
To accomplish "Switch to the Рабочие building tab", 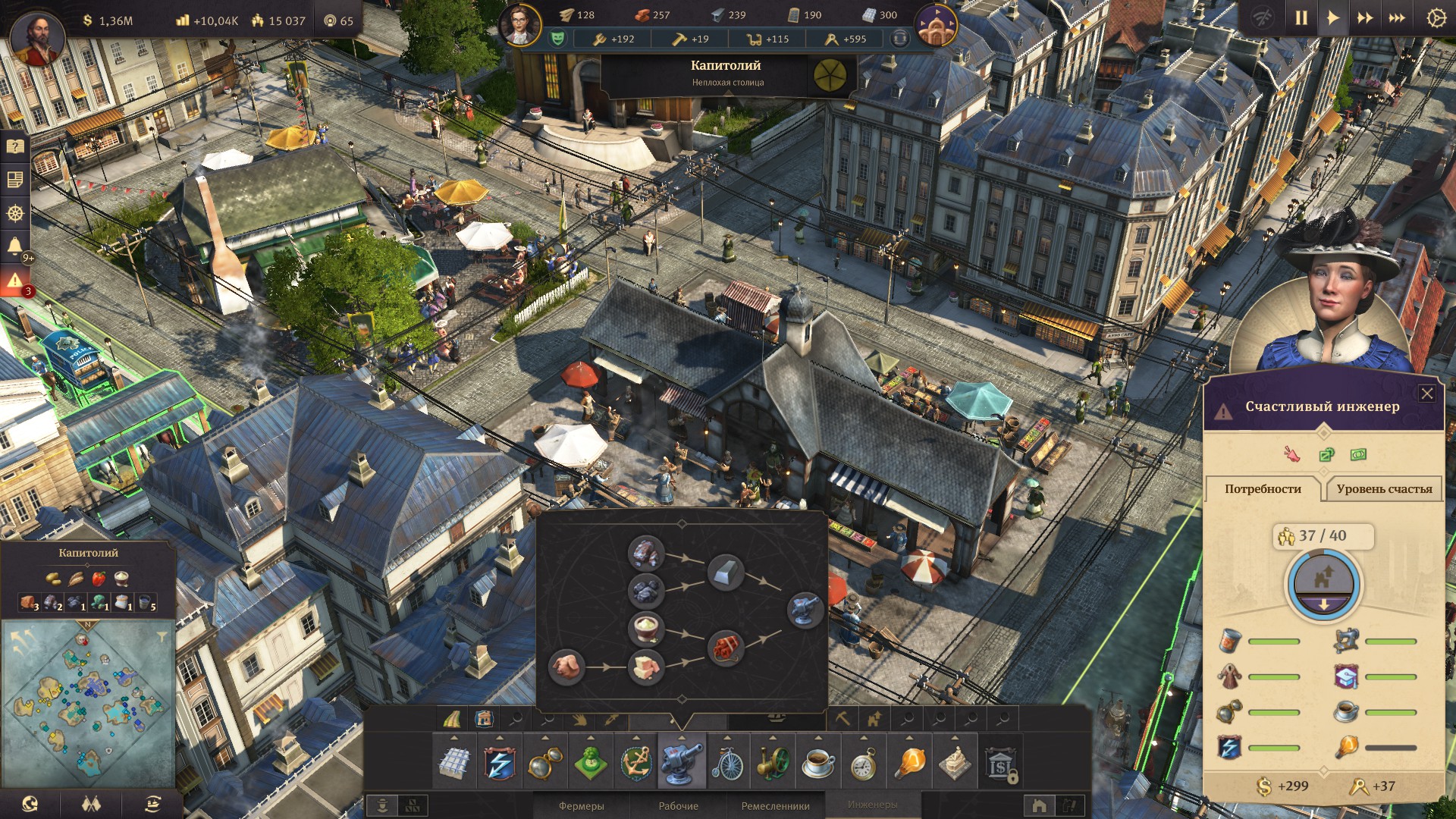I will coord(678,805).
